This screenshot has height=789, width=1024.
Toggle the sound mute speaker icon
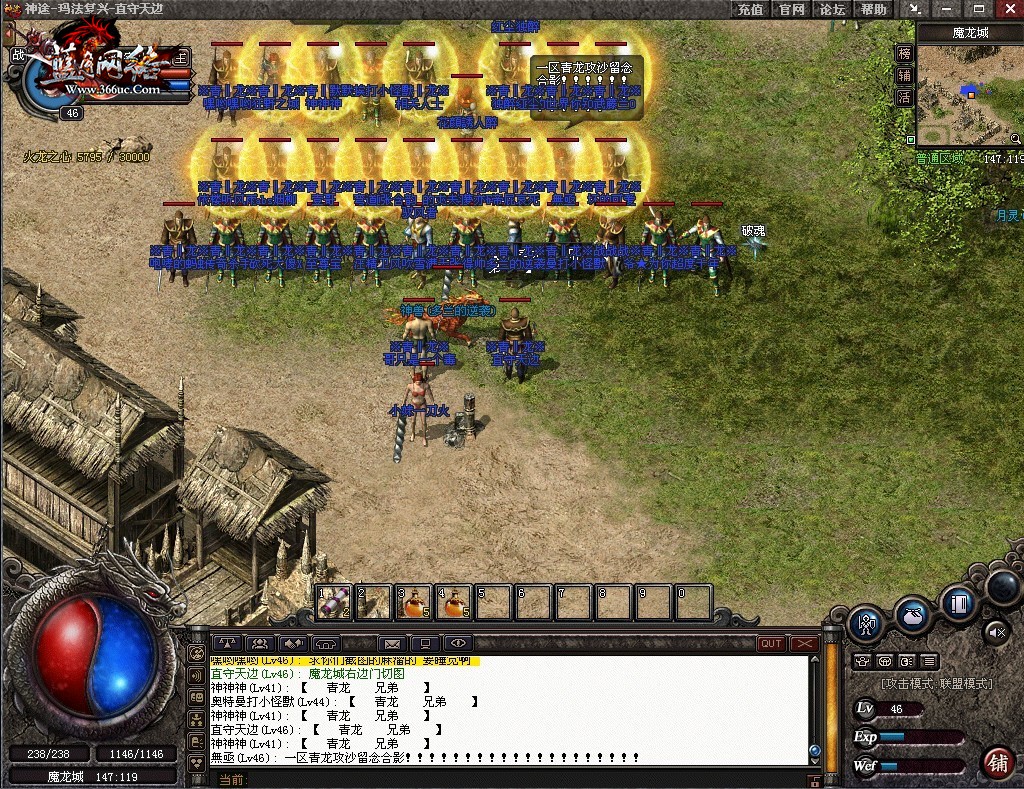click(x=996, y=631)
